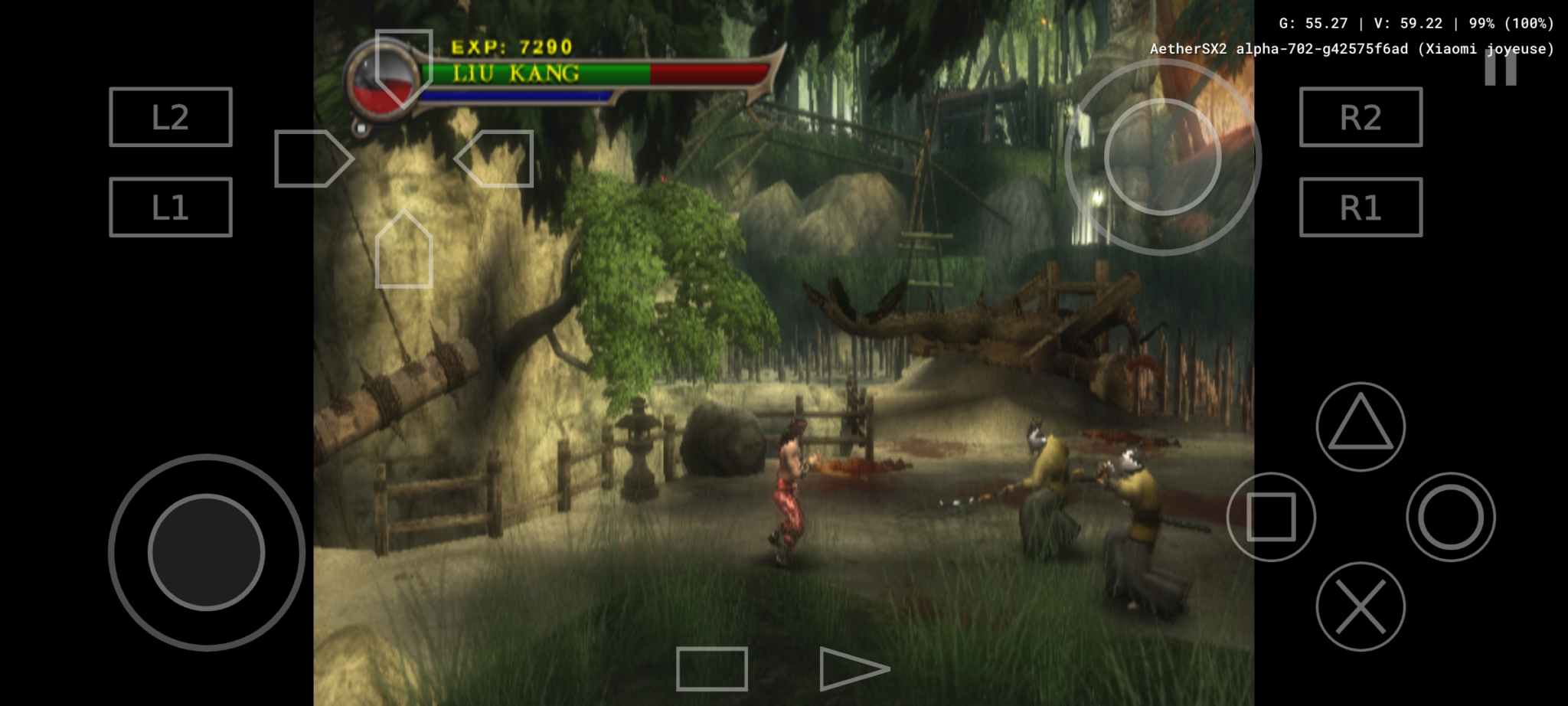The image size is (1568, 706).
Task: Click the left analog stick
Action: pos(207,552)
